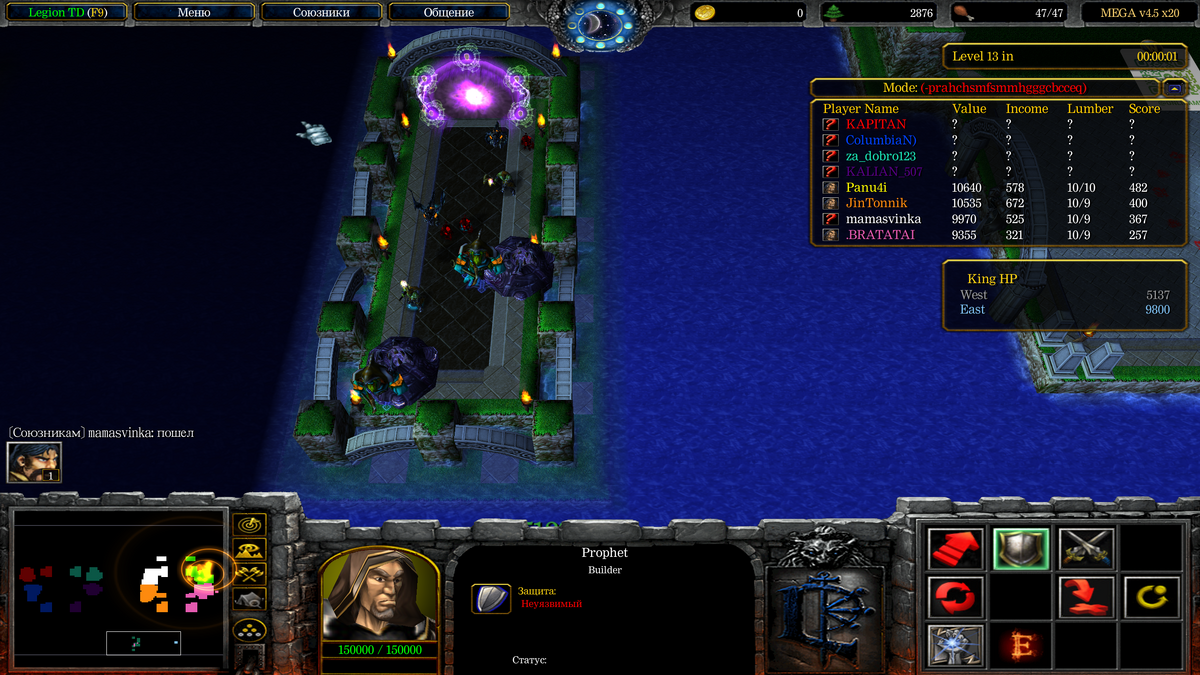This screenshot has height=675, width=1200.
Task: Open the Общение chat log menu
Action: [x=448, y=13]
